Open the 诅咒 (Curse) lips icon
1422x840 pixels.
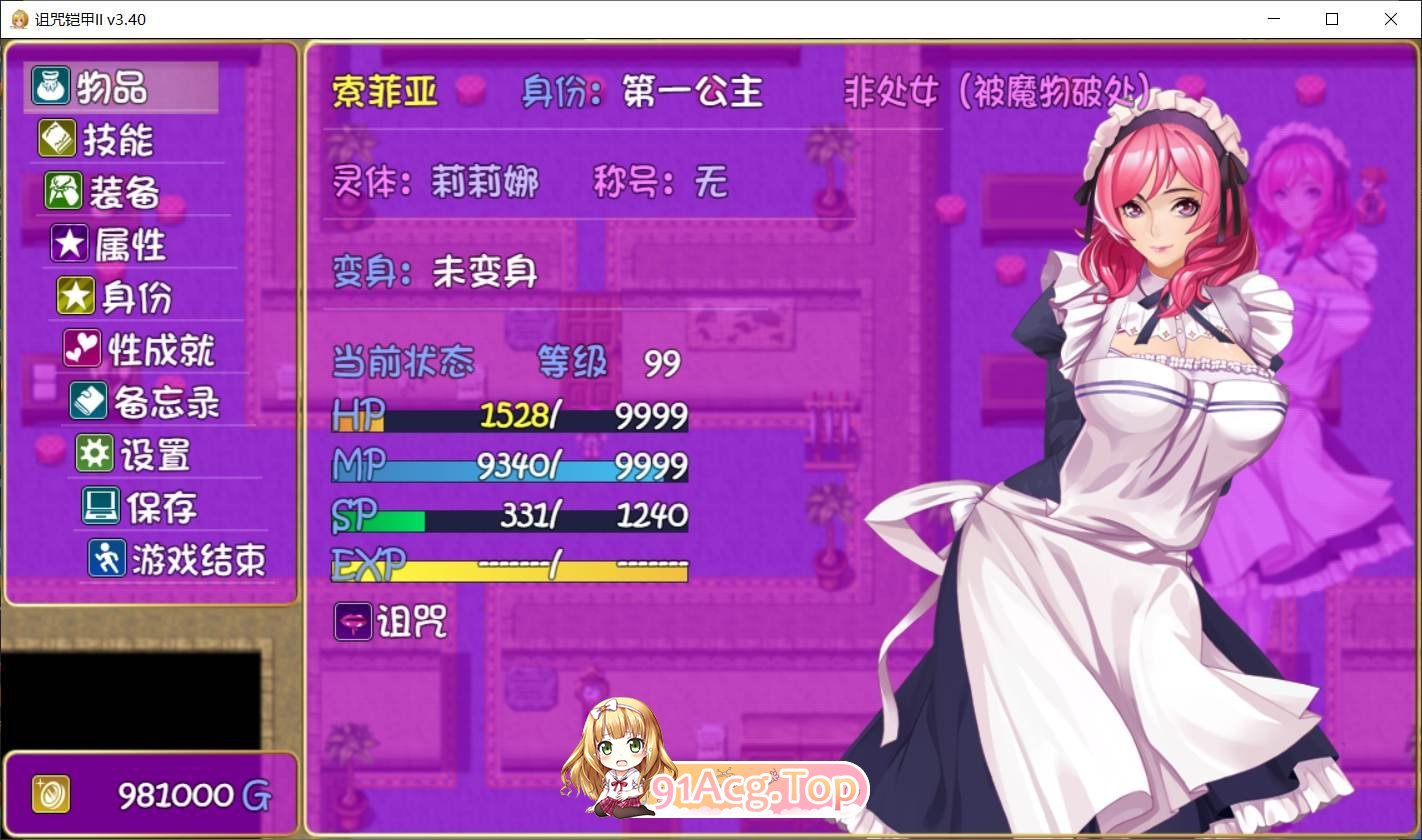click(x=352, y=622)
